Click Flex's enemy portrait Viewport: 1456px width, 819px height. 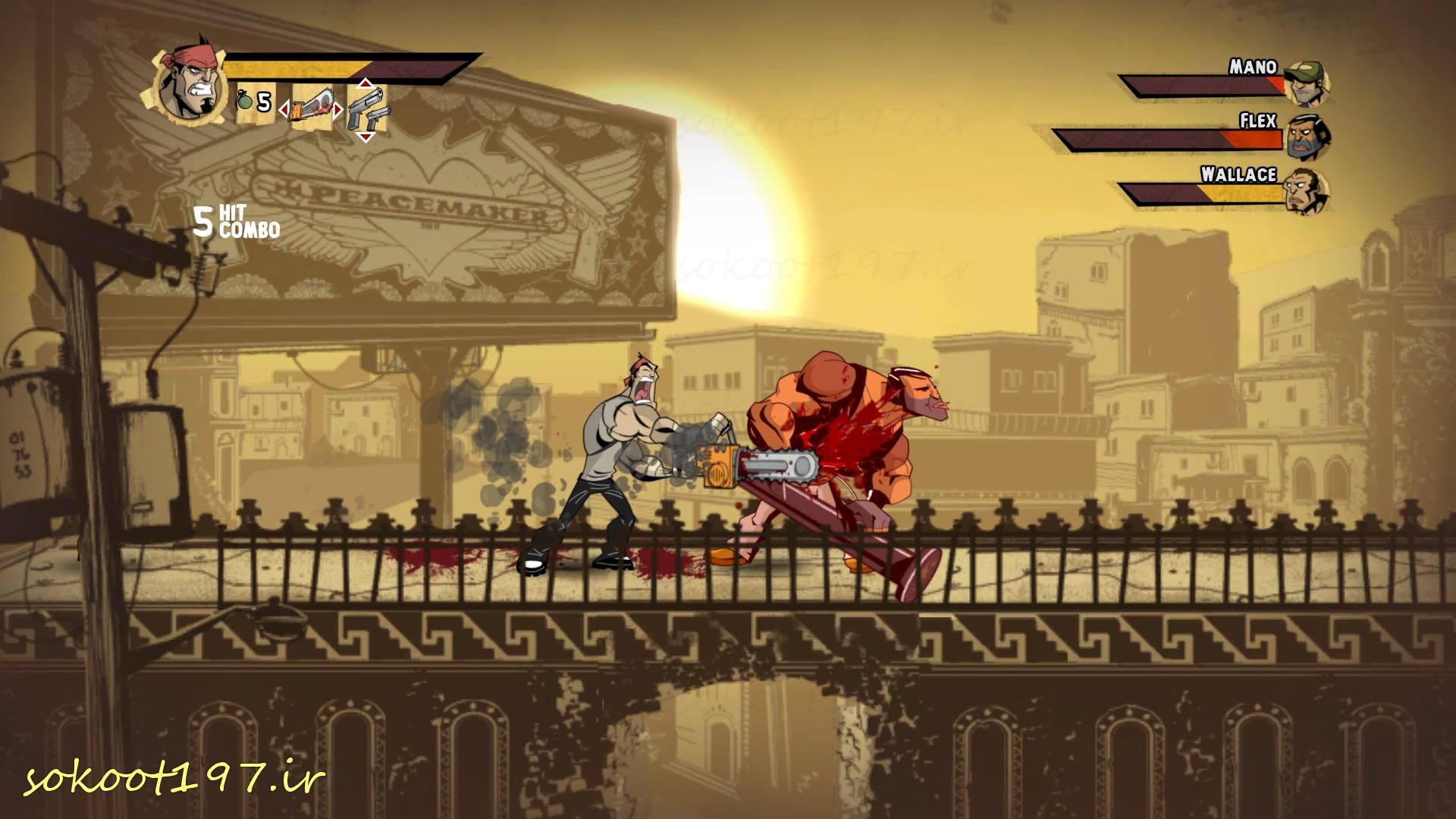click(1304, 136)
